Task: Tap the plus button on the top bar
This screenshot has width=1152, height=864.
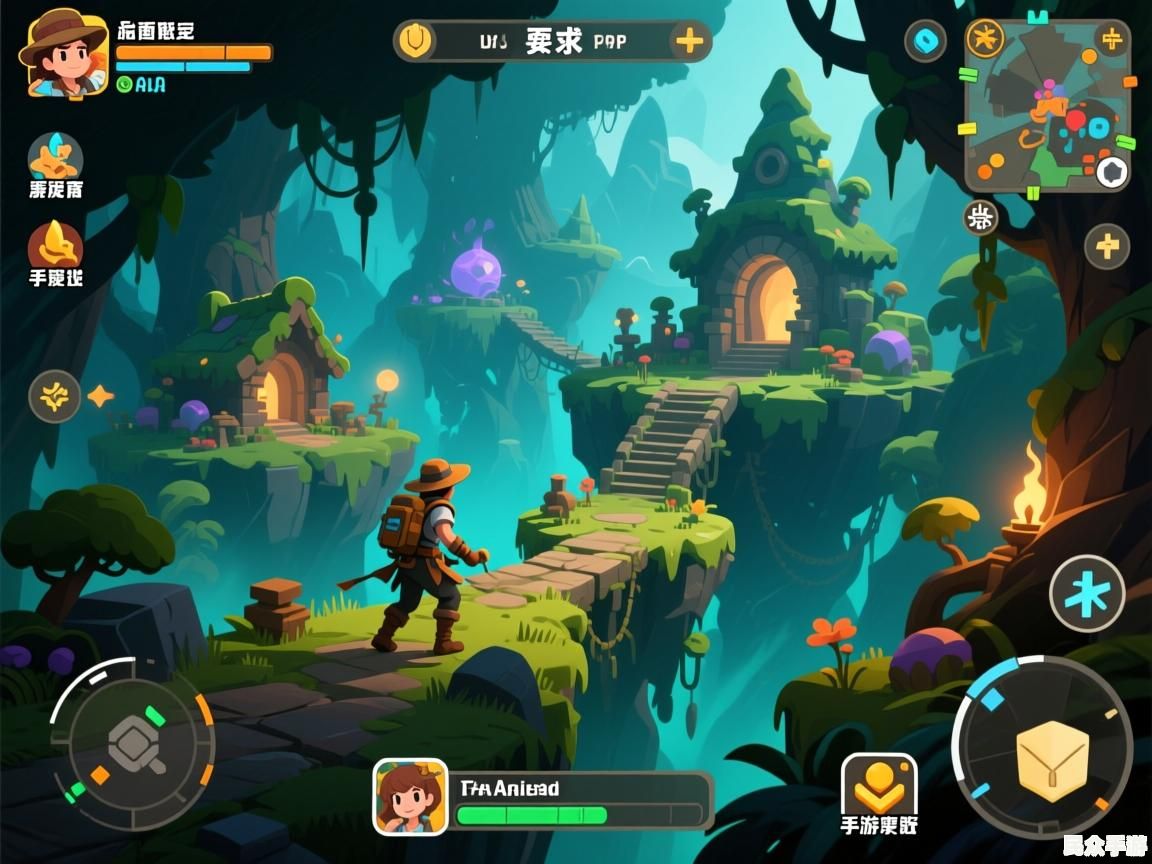Action: [689, 42]
